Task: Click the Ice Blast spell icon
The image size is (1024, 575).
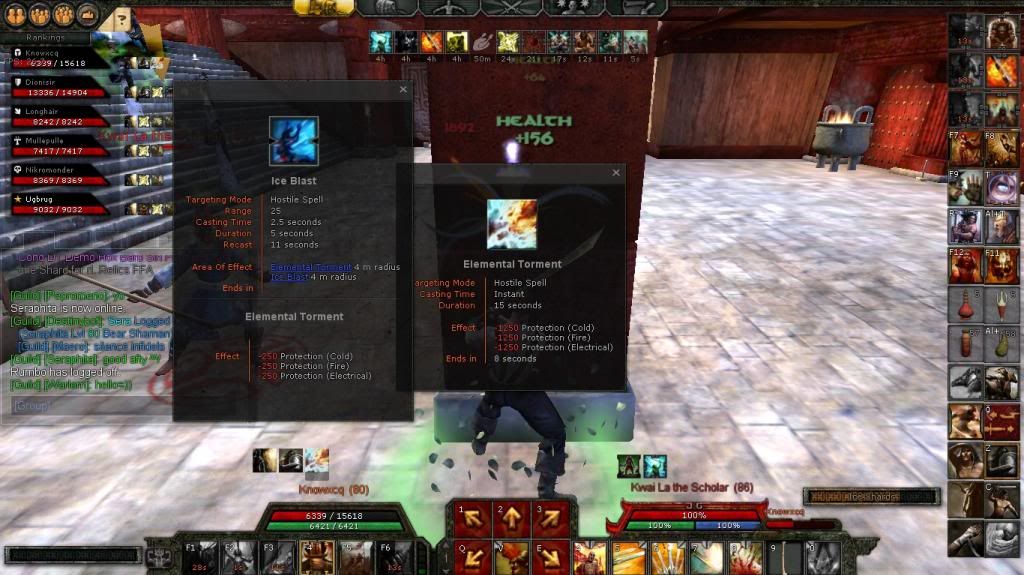Action: coord(293,140)
